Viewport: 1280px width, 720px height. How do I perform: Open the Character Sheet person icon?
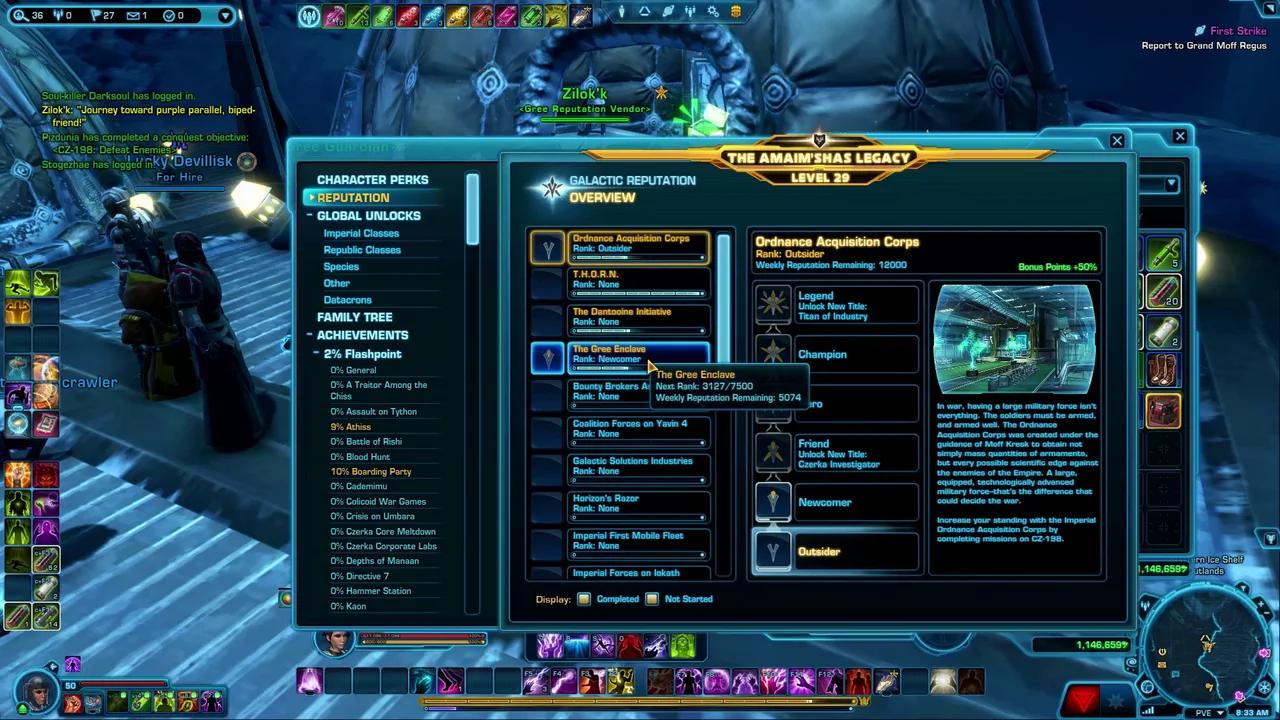[622, 11]
